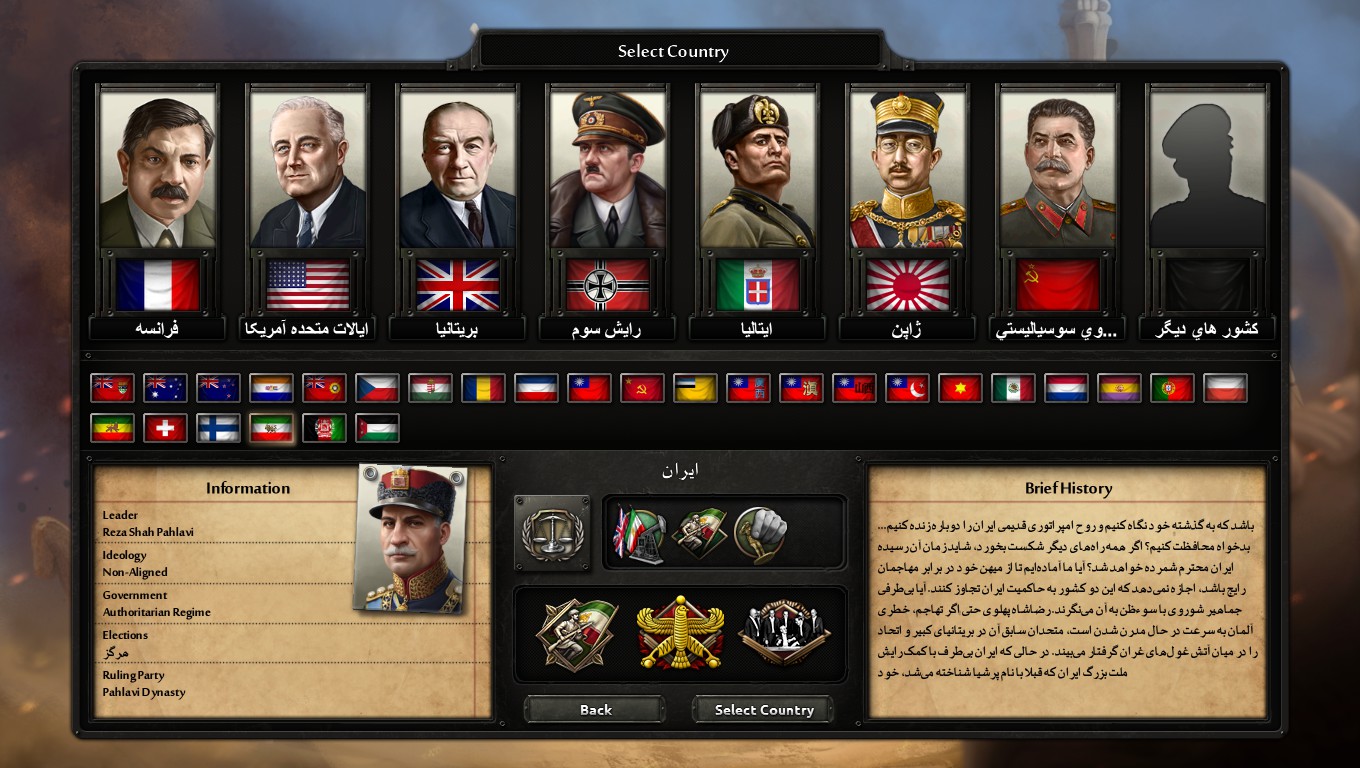Image resolution: width=1360 pixels, height=768 pixels.
Task: Choose the Italy leader portrait
Action: pos(758,170)
